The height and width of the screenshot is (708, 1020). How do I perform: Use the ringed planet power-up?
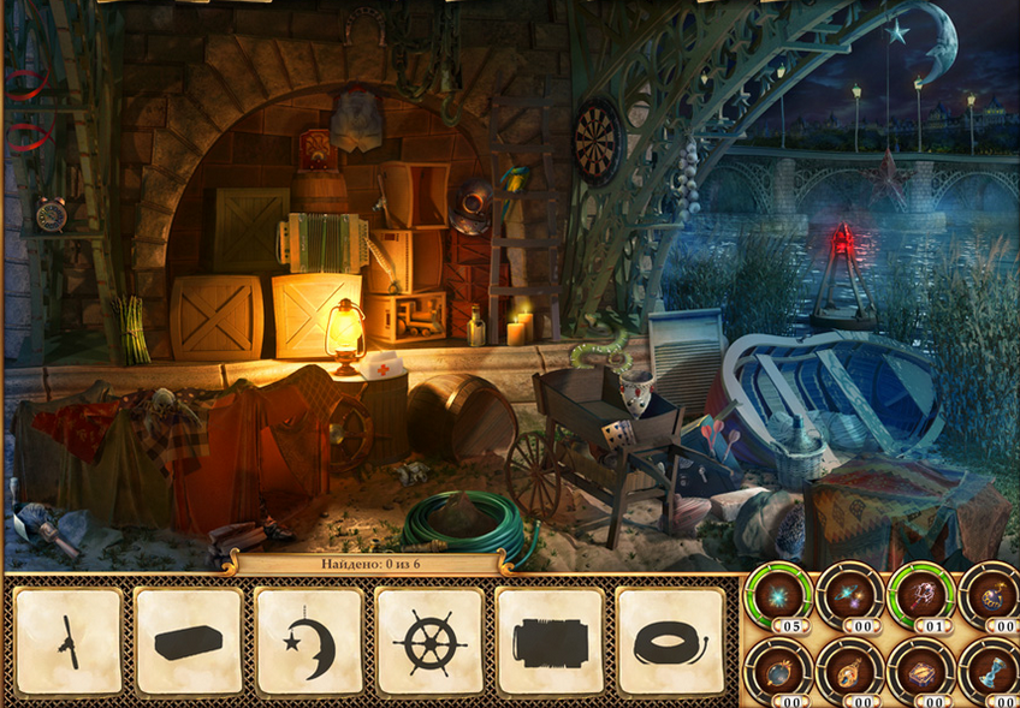849,597
